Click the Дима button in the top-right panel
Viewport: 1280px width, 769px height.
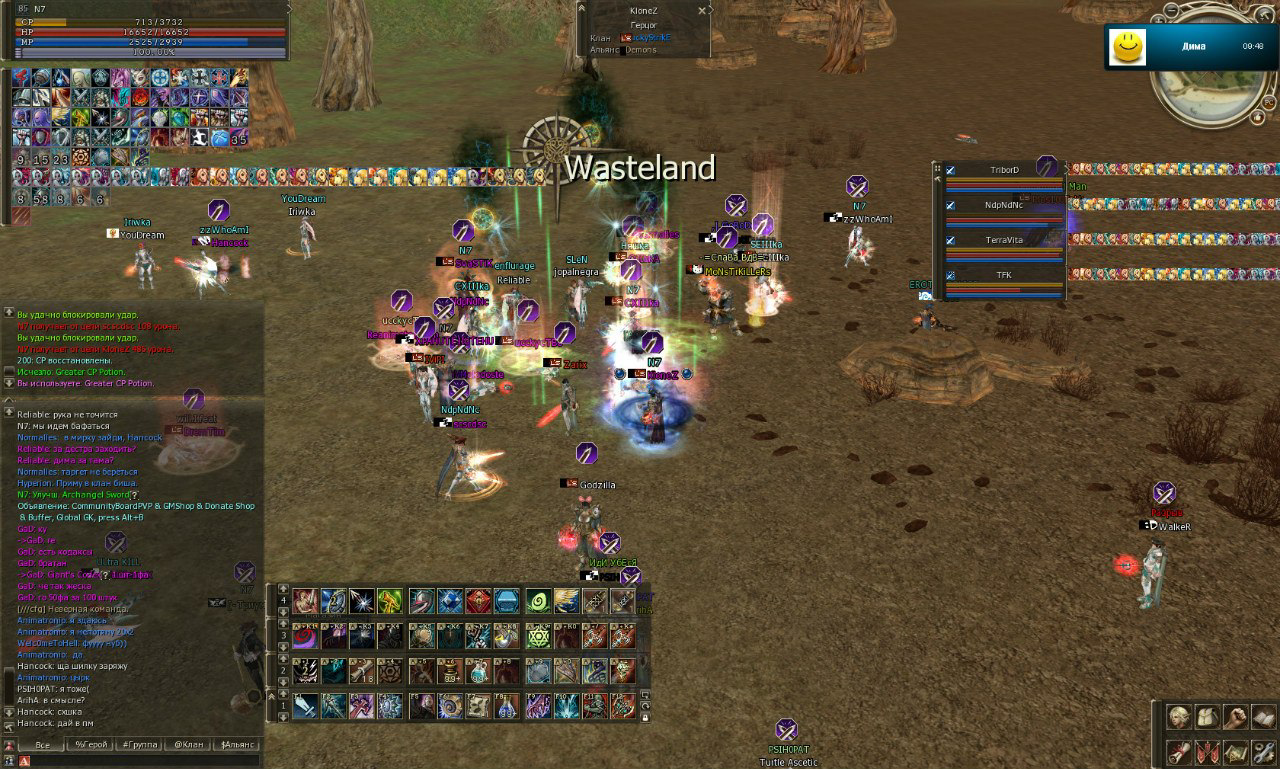(1195, 47)
